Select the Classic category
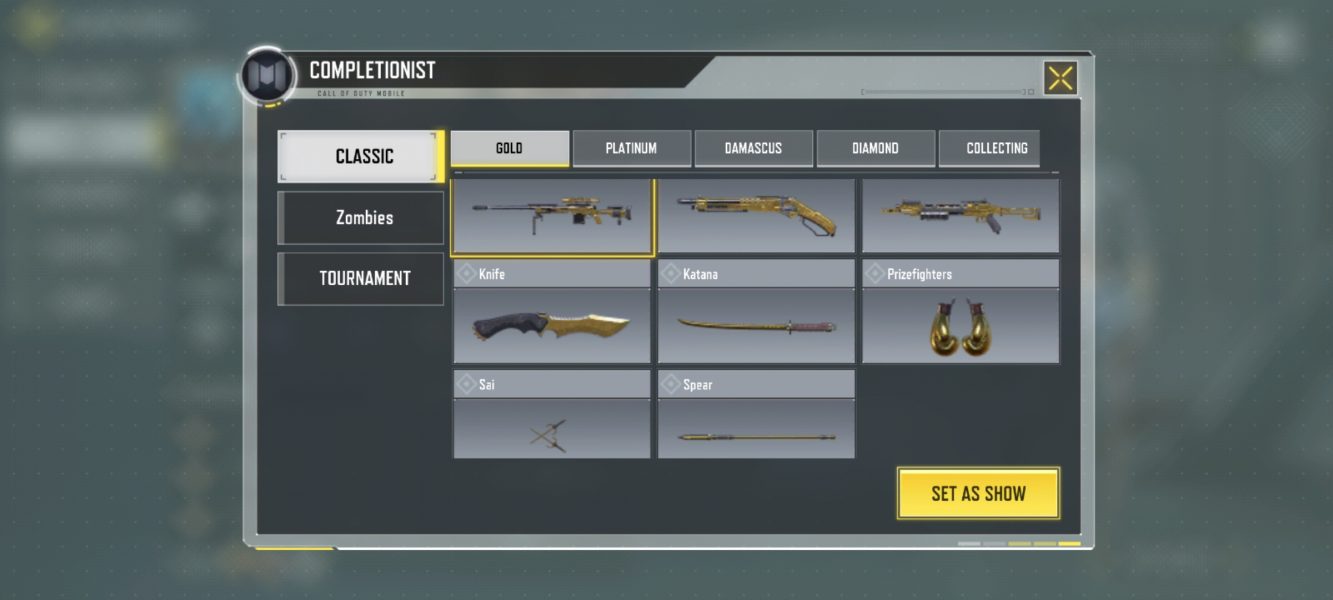The width and height of the screenshot is (1333, 600). pos(361,156)
